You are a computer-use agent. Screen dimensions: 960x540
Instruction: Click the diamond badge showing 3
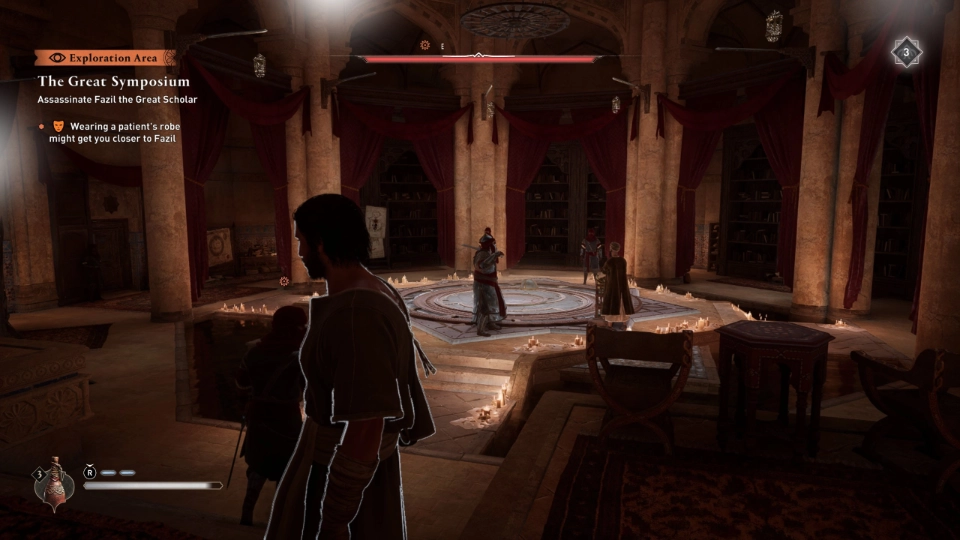906,52
